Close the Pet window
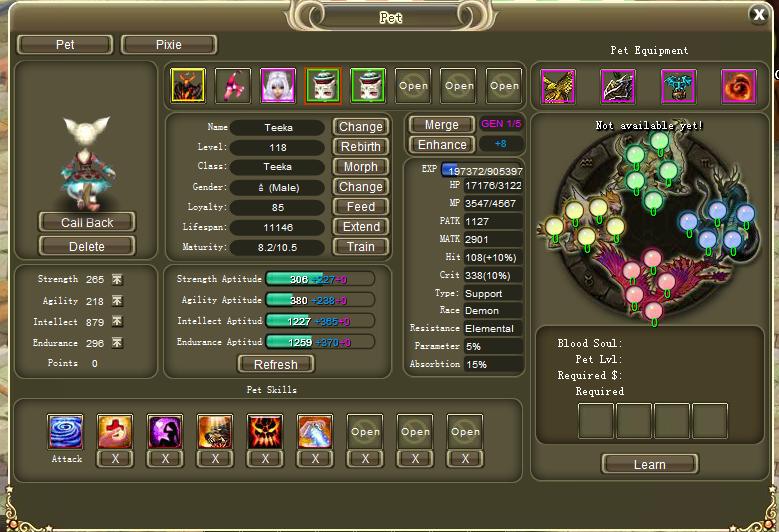Screen dimensions: 779x532 tap(758, 14)
